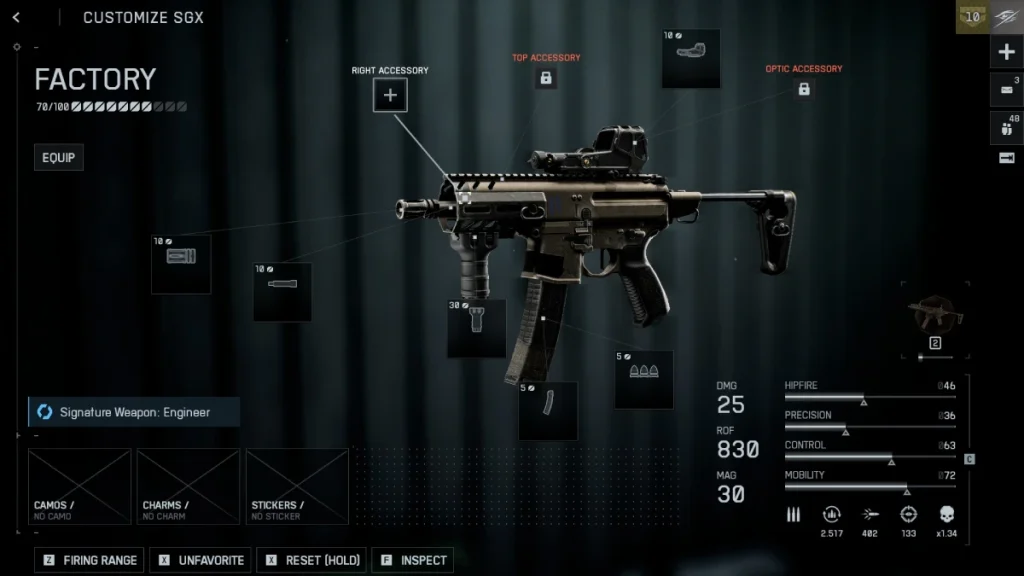Screen dimensions: 1024x576
Task: Open the Stickers customization tile
Action: pyautogui.click(x=297, y=486)
